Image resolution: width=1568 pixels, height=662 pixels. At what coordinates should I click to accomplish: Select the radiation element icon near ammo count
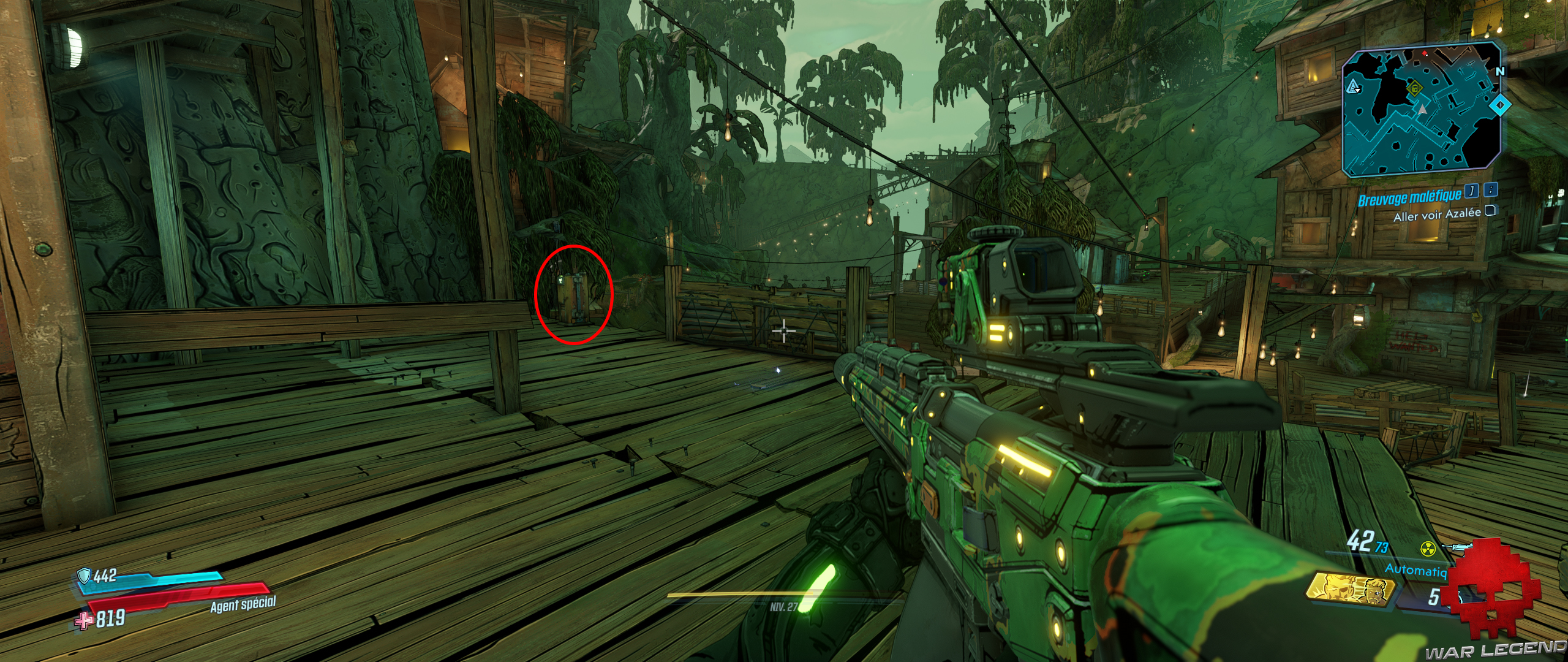(1428, 548)
